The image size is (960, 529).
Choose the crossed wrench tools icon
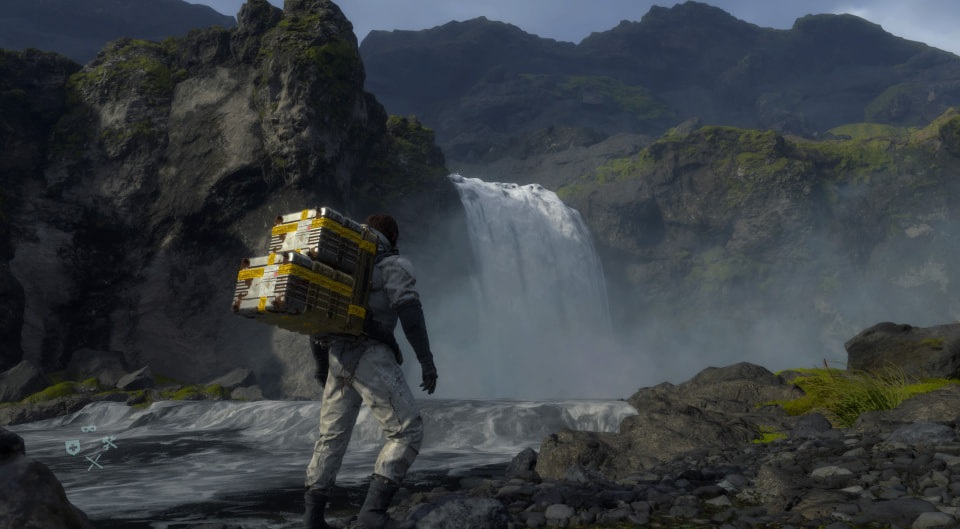108,442
